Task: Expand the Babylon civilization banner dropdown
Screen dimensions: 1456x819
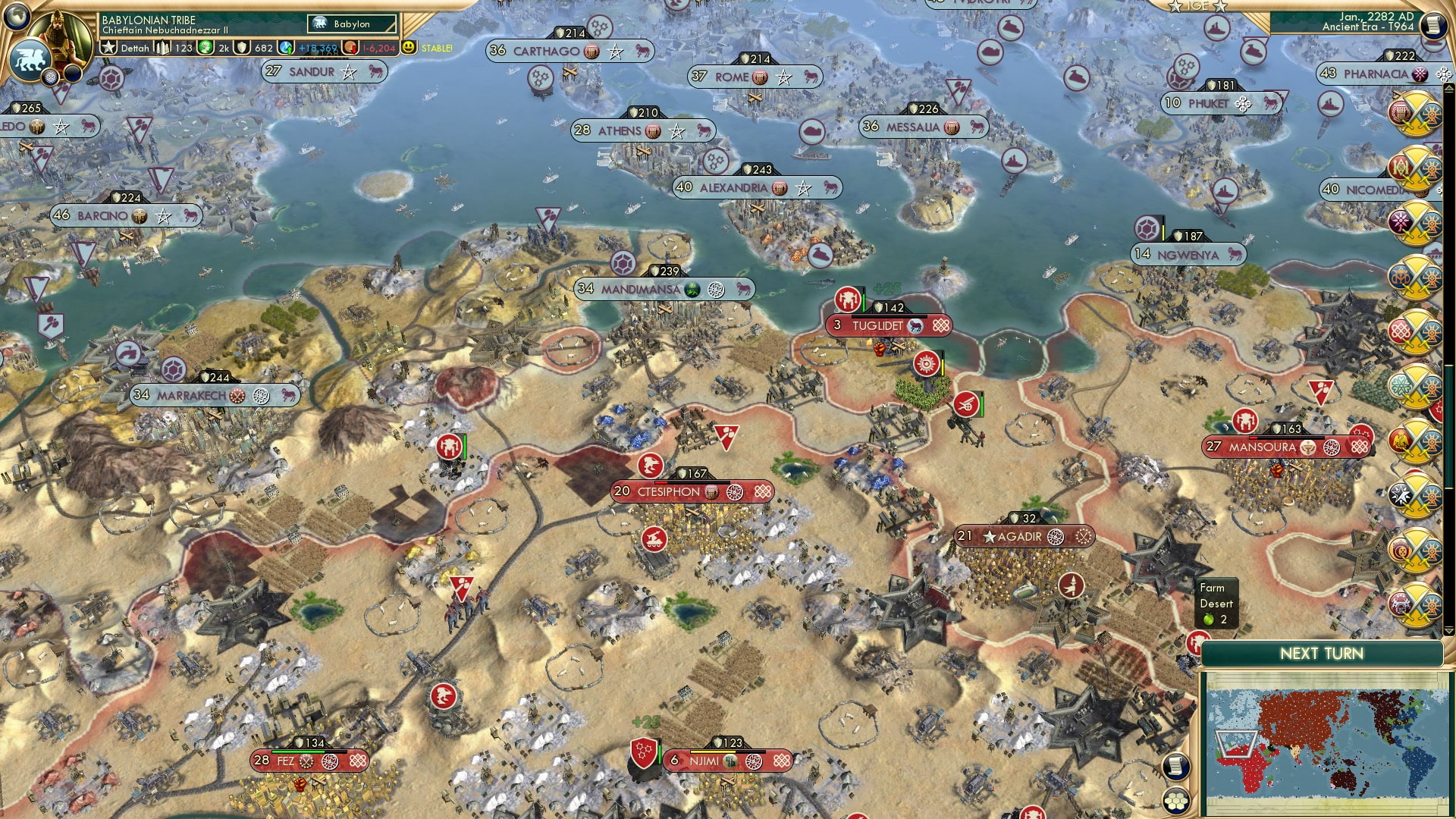Action: 353,24
